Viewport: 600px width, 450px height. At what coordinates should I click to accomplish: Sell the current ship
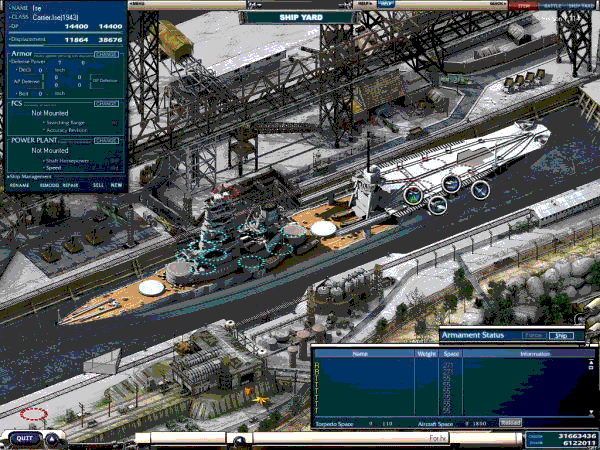click(98, 185)
